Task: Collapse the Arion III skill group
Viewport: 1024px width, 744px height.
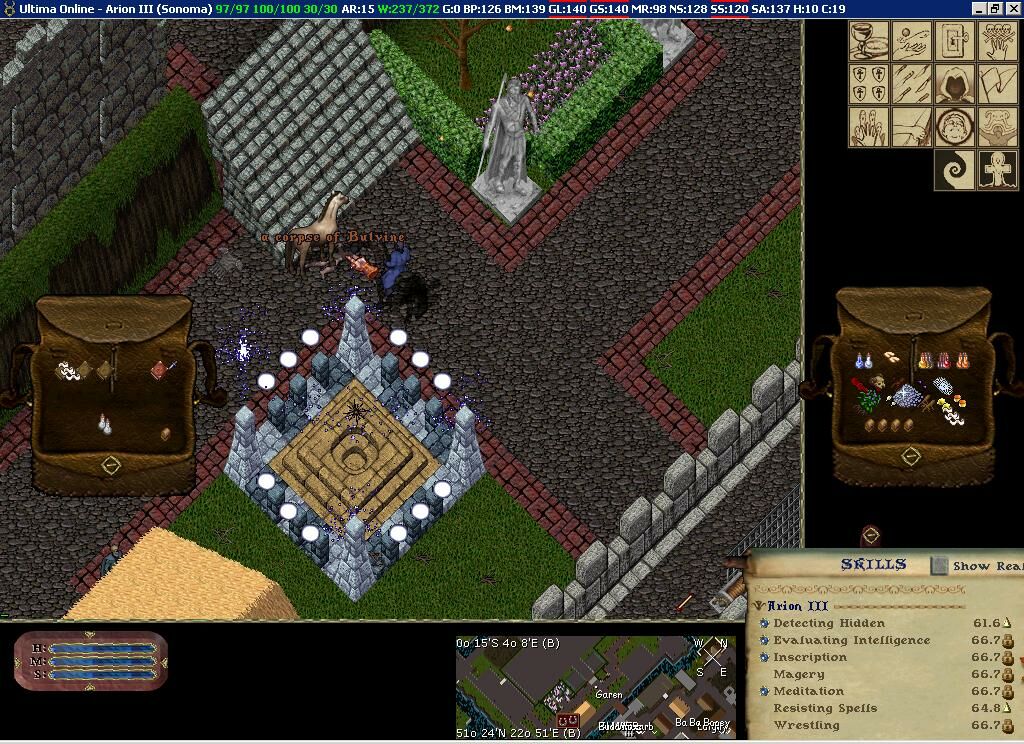Action: 760,606
